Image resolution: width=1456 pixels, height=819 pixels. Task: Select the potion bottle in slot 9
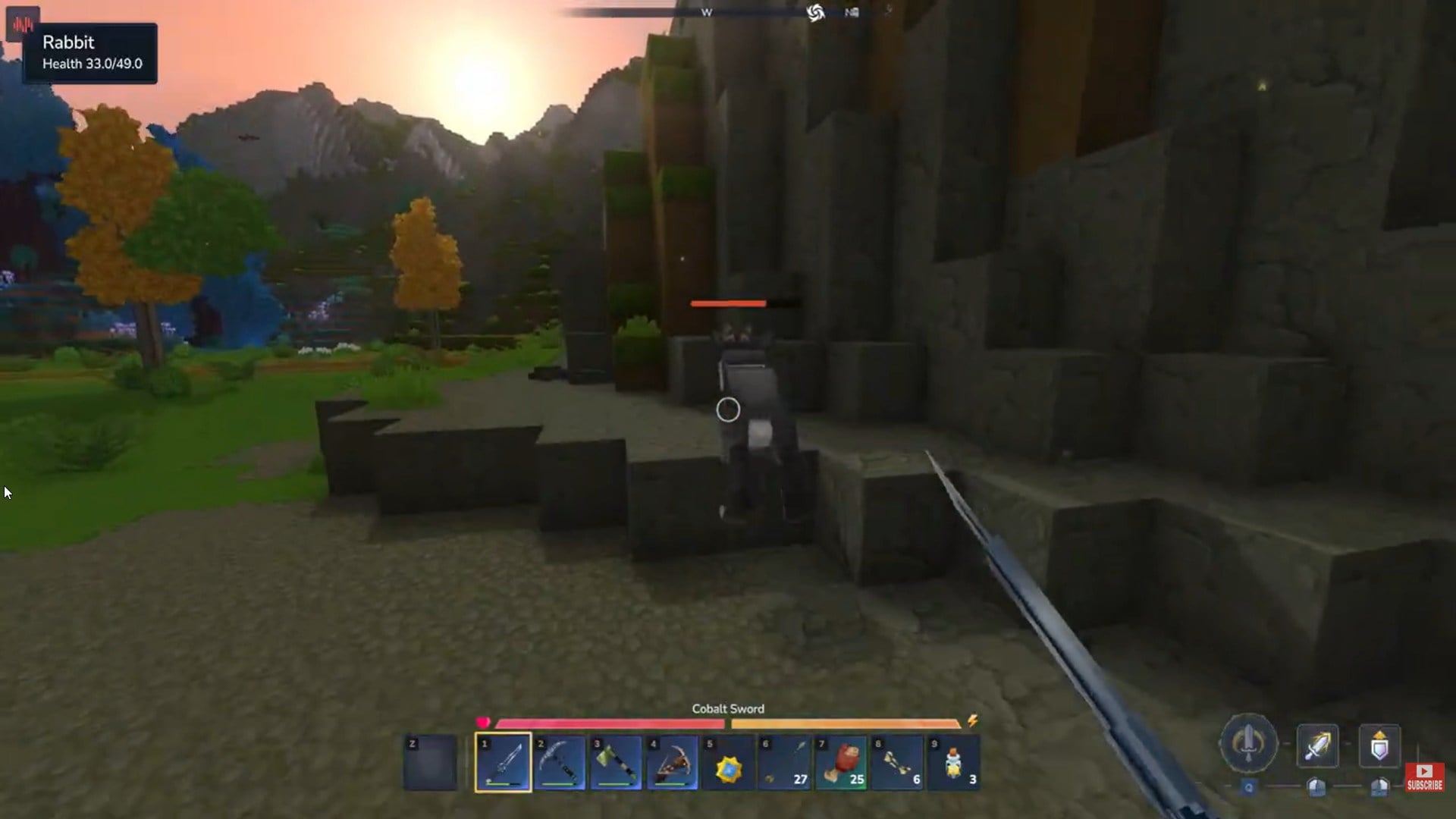pyautogui.click(x=952, y=762)
